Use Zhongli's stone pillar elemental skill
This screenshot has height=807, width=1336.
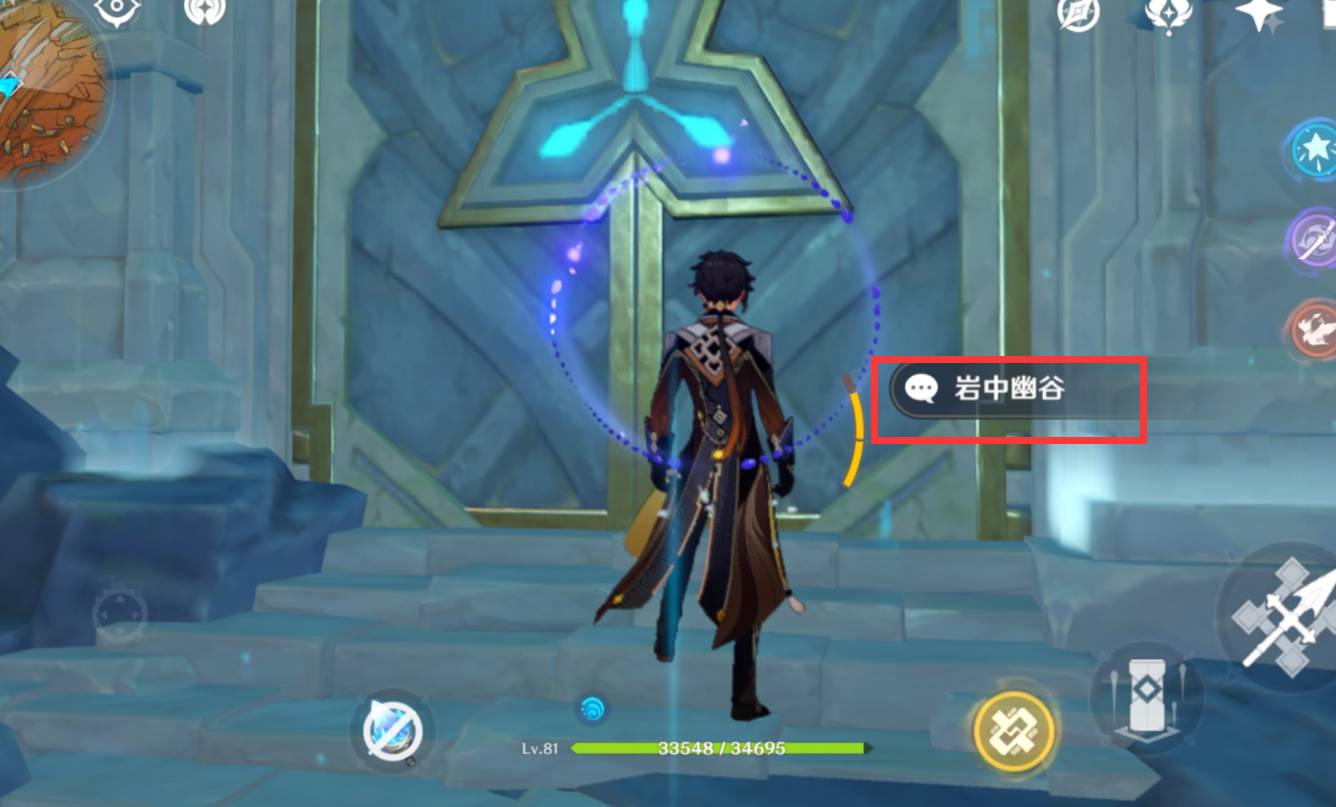1145,695
